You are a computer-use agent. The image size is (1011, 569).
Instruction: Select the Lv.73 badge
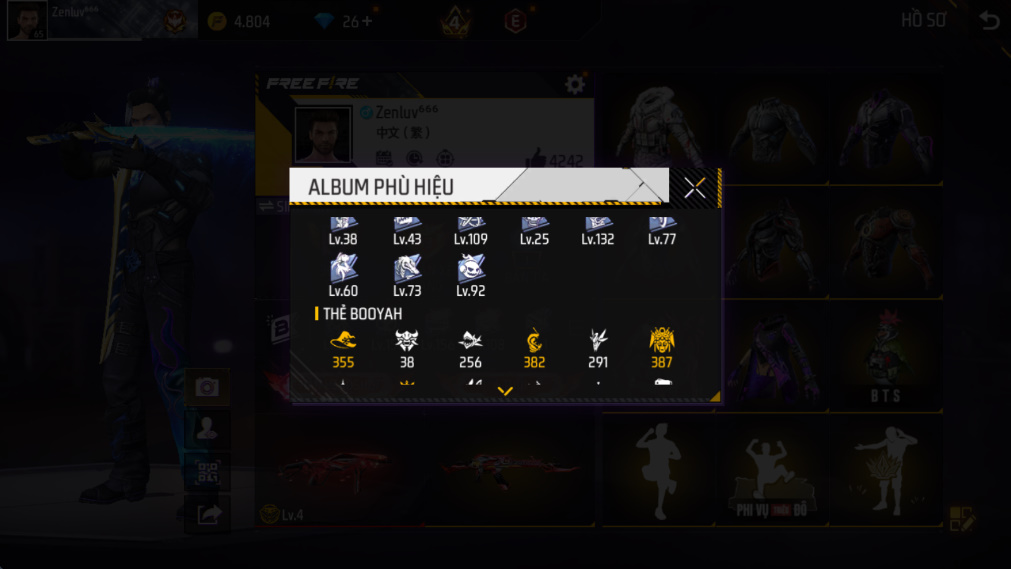(407, 269)
